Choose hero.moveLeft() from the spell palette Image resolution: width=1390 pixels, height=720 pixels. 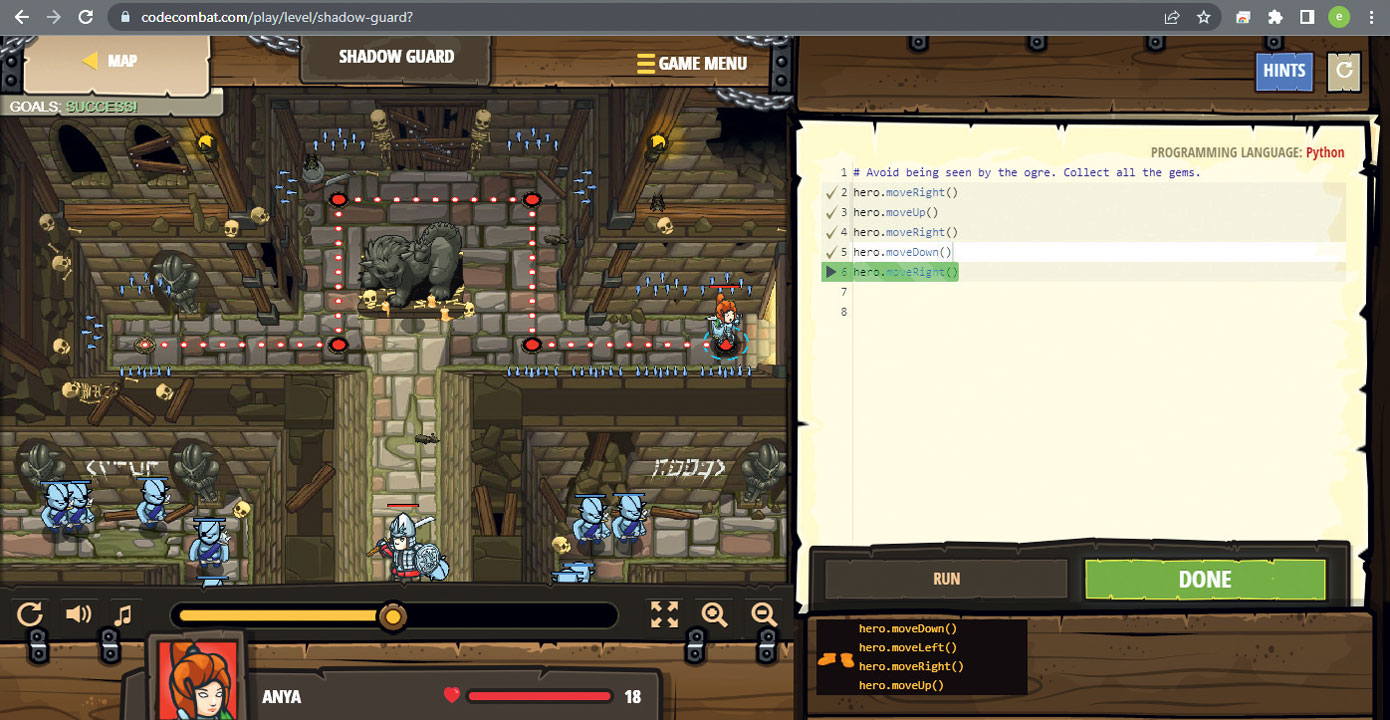(907, 648)
